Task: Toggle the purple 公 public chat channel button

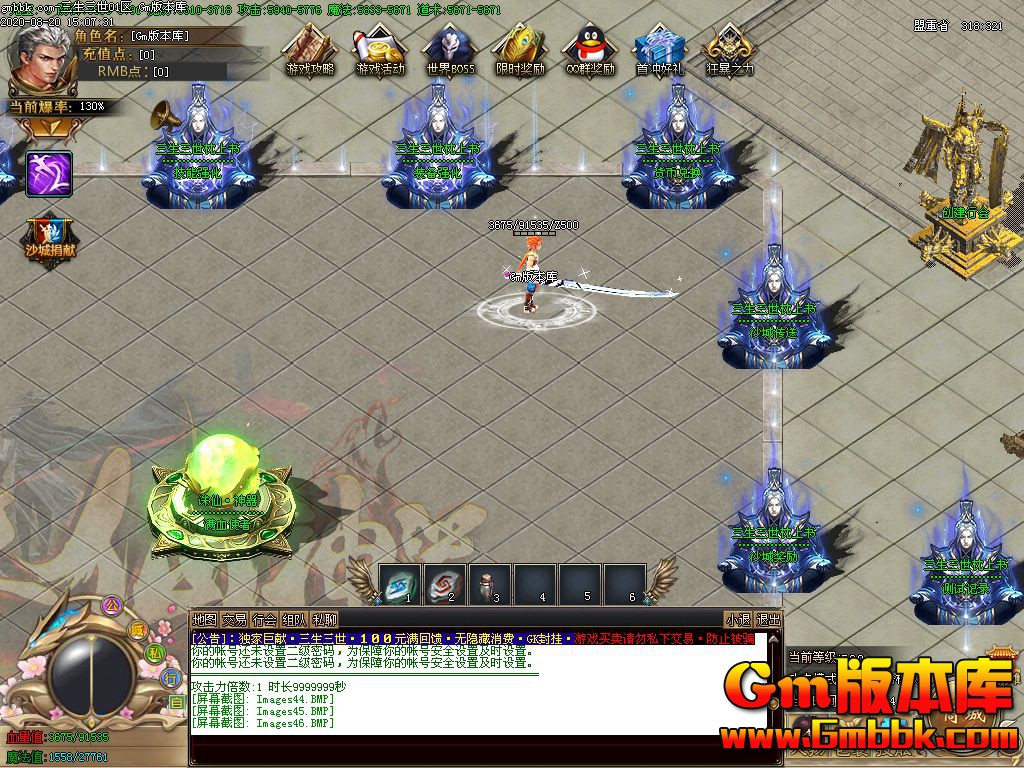Action: pyautogui.click(x=112, y=604)
